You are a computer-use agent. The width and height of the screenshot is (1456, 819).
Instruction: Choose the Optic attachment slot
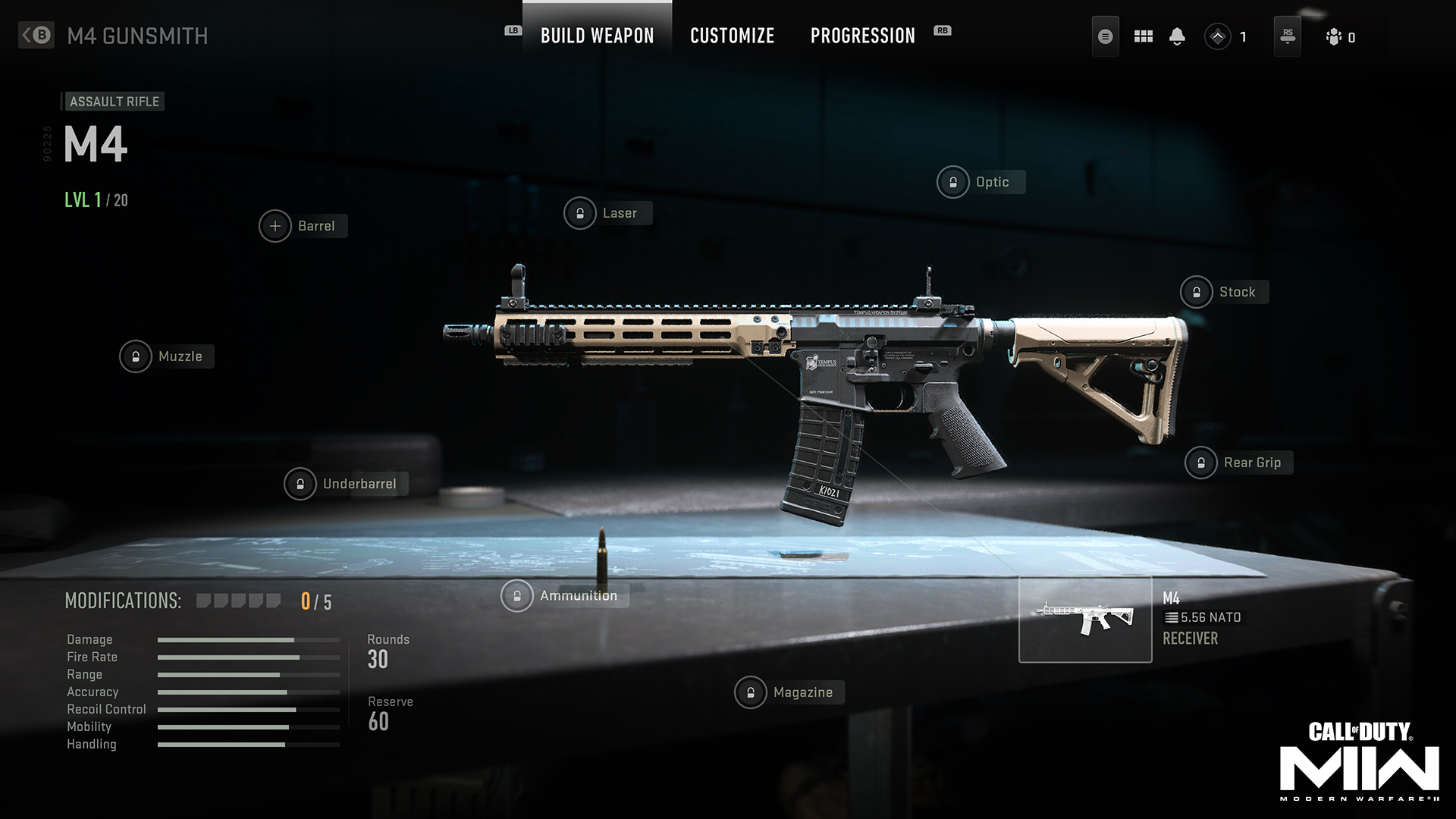(953, 182)
